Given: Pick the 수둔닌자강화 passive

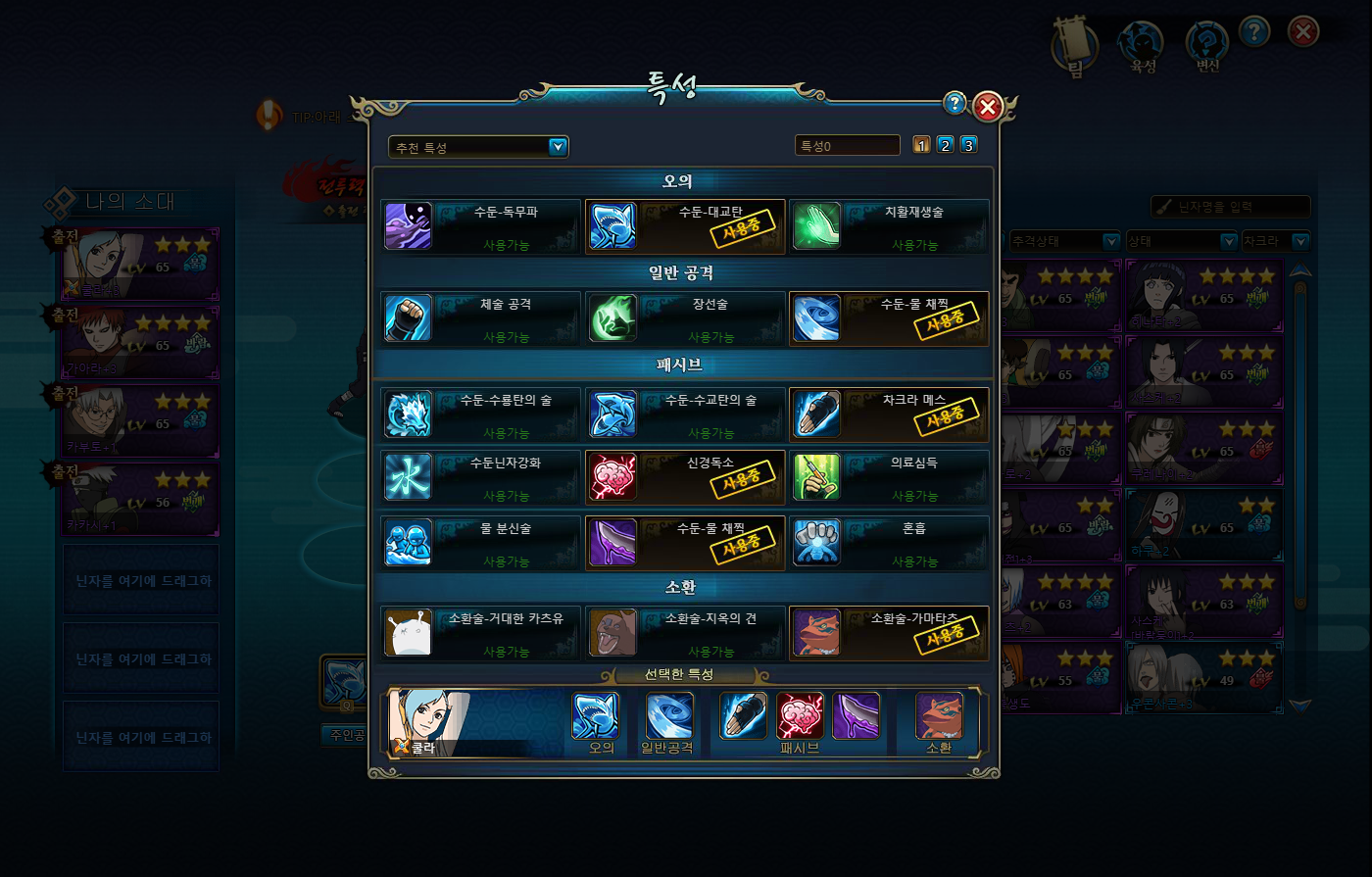Looking at the screenshot, I should (x=480, y=477).
